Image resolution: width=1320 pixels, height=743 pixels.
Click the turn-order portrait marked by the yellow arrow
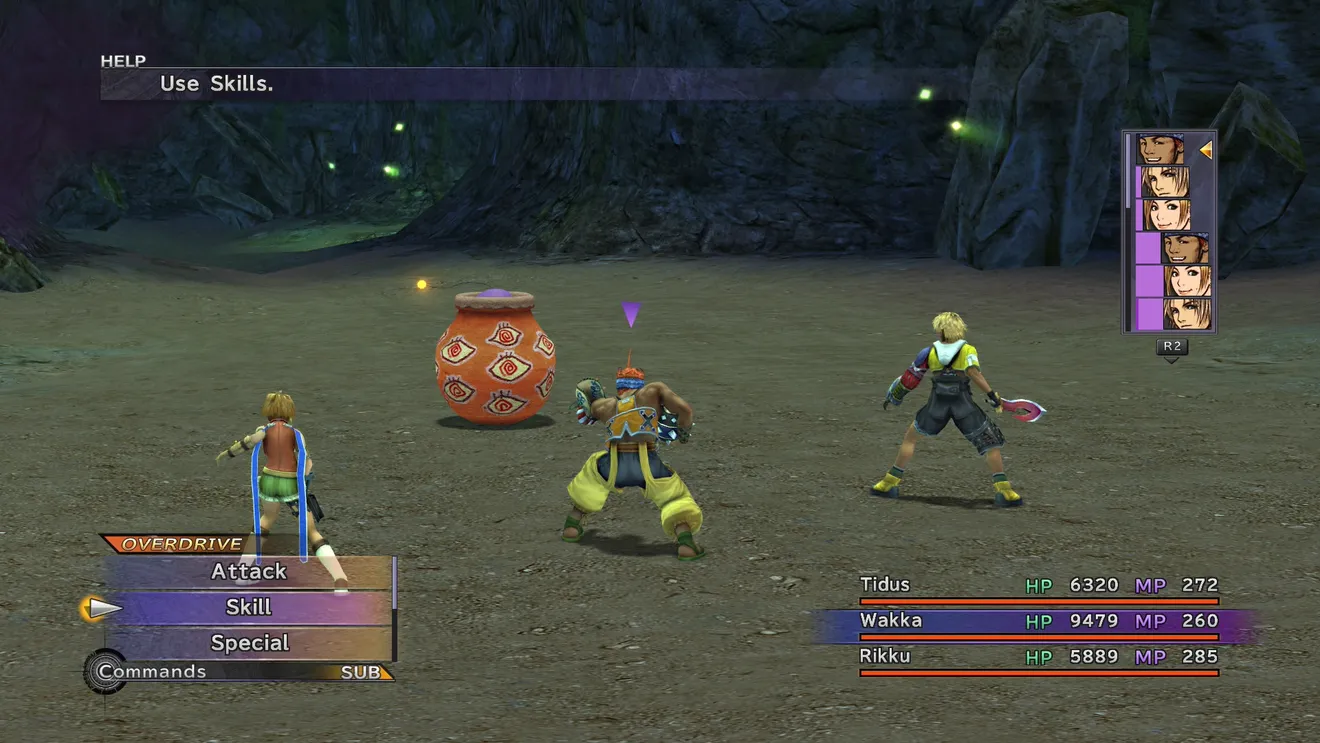(x=1160, y=150)
